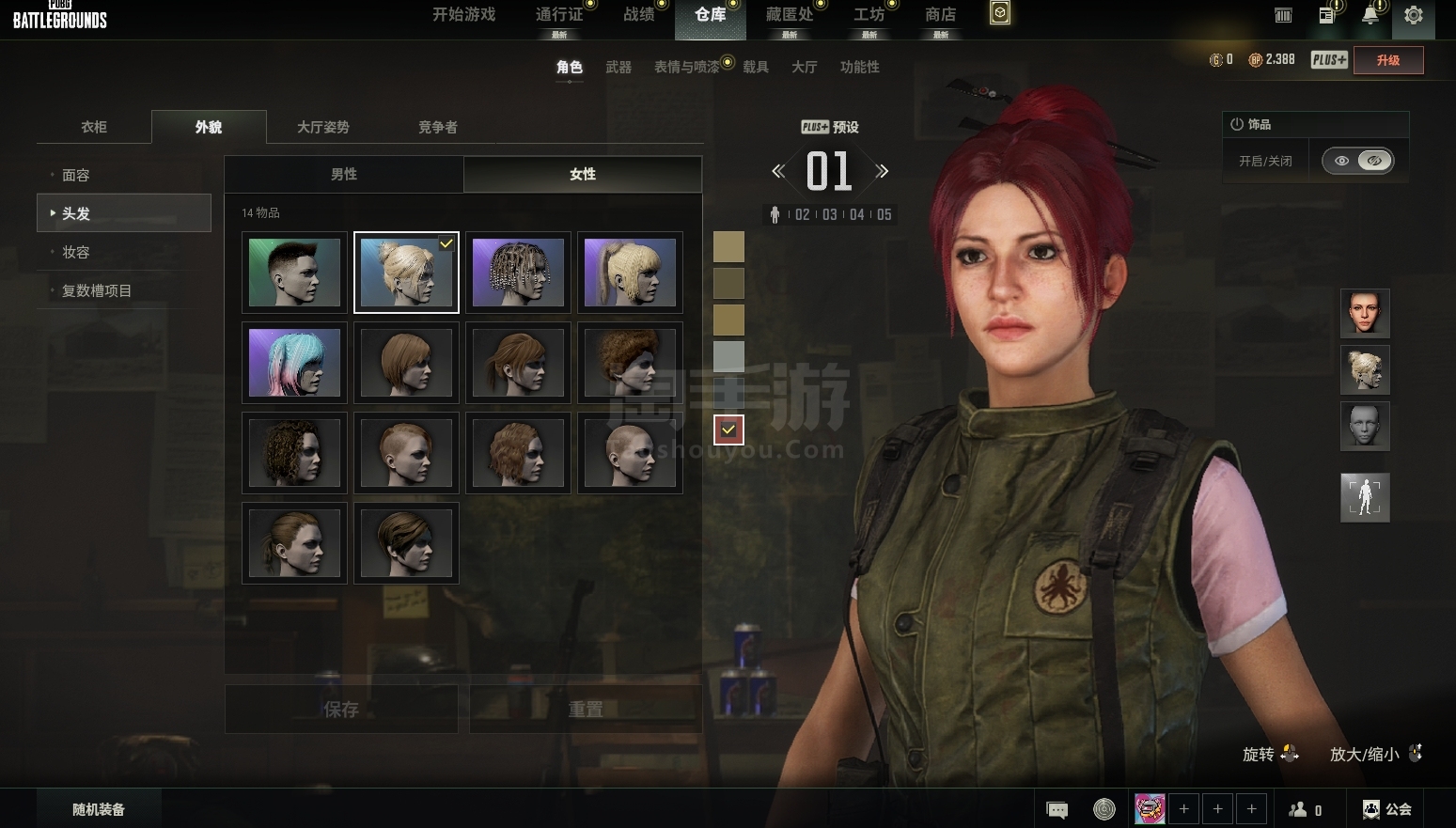This screenshot has height=828, width=1456.
Task: Click the 随机装备 random equipment button
Action: point(99,809)
